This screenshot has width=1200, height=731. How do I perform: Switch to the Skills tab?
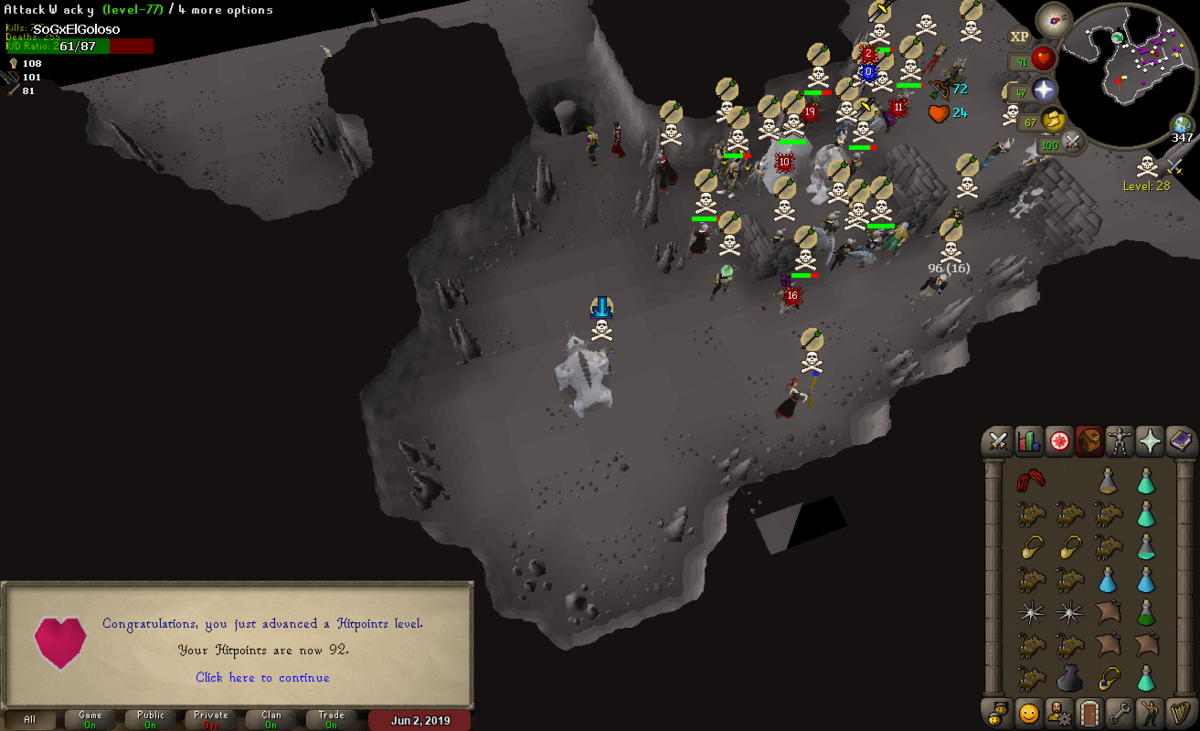pyautogui.click(x=1028, y=441)
